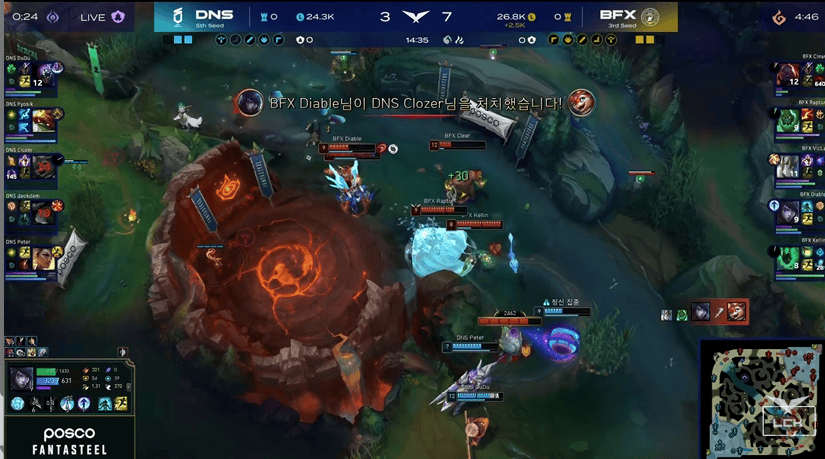Screen dimensions: 825x459
Task: Choose BFX VicLa's champion portrait
Action: click(x=785, y=166)
